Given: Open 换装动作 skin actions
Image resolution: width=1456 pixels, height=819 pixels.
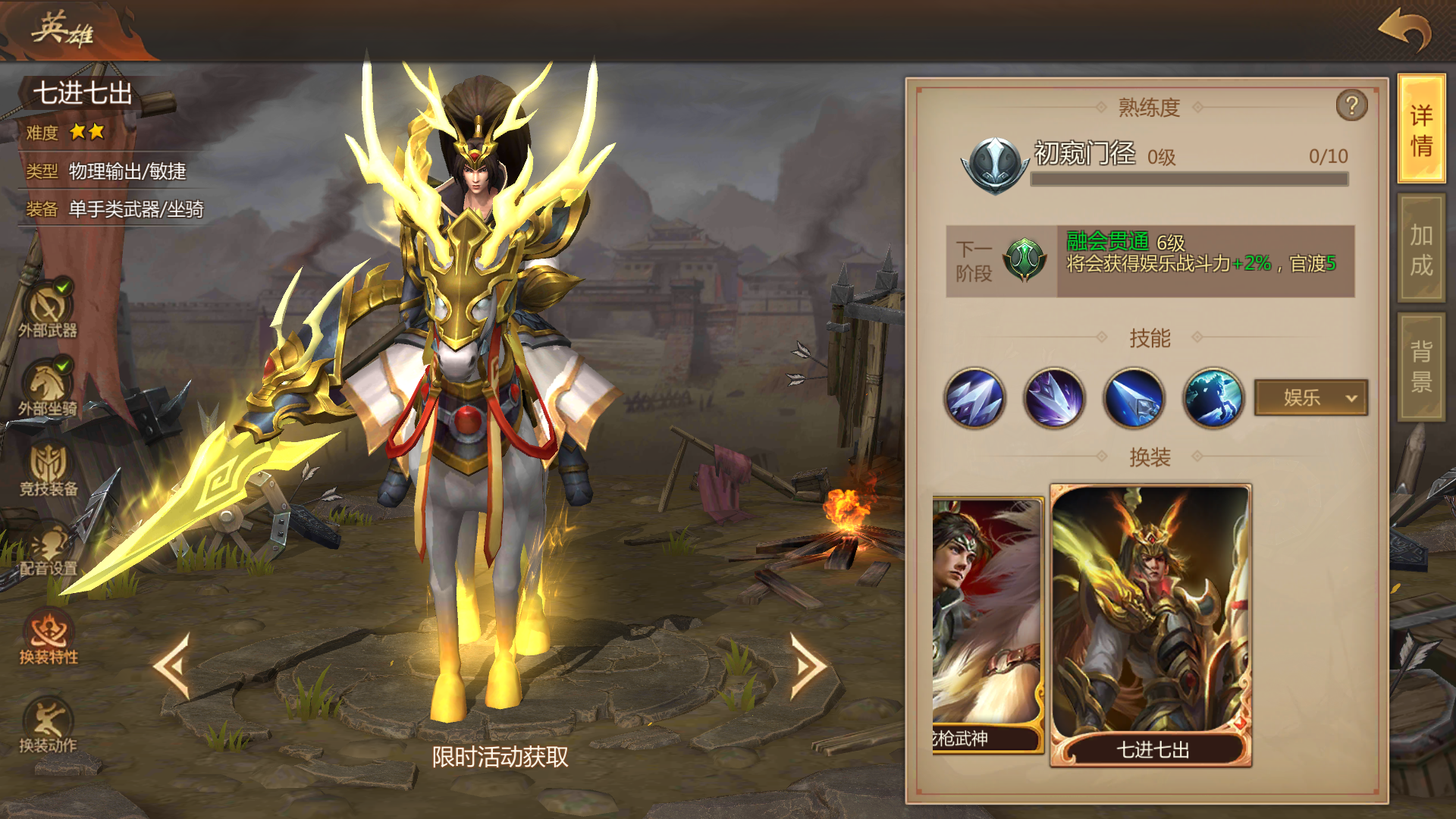Looking at the screenshot, I should pyautogui.click(x=49, y=724).
